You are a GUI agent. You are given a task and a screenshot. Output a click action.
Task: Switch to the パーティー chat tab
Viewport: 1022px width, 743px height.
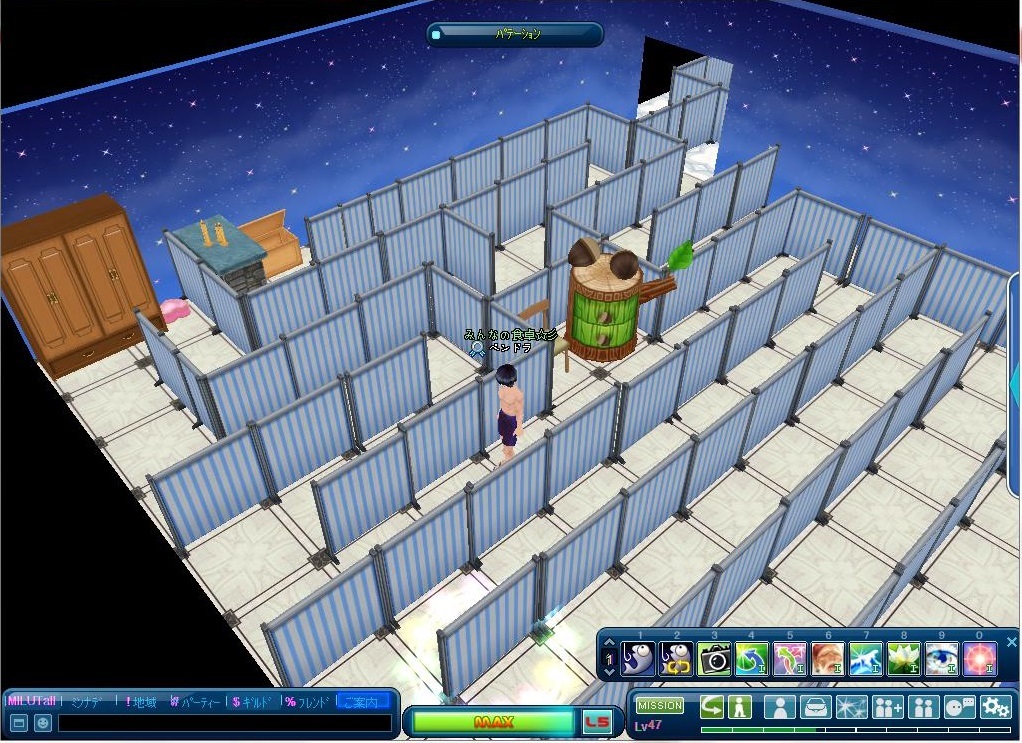click(195, 702)
